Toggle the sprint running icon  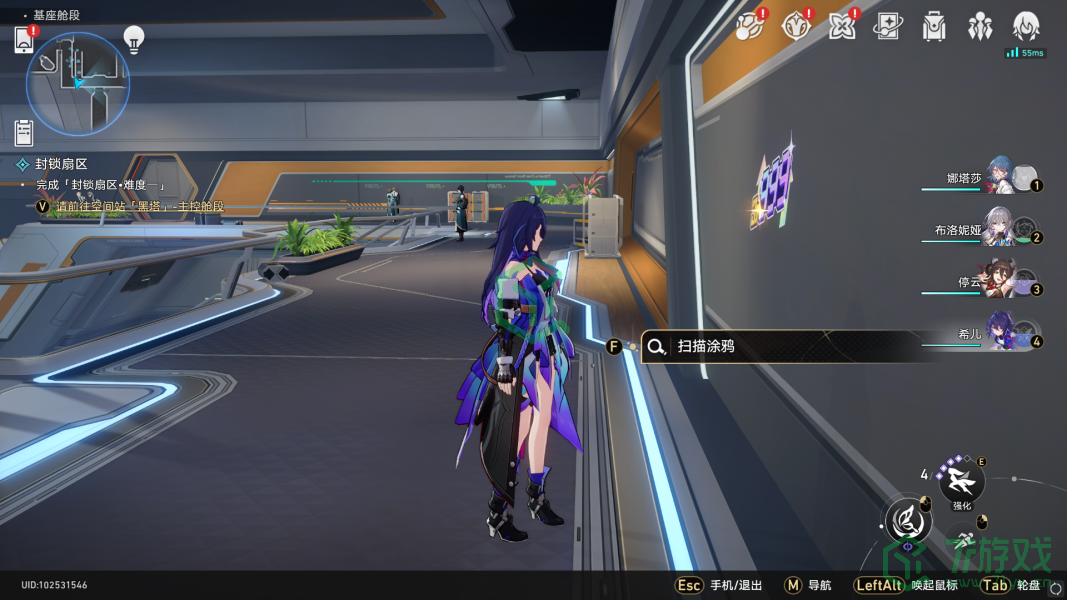(965, 545)
